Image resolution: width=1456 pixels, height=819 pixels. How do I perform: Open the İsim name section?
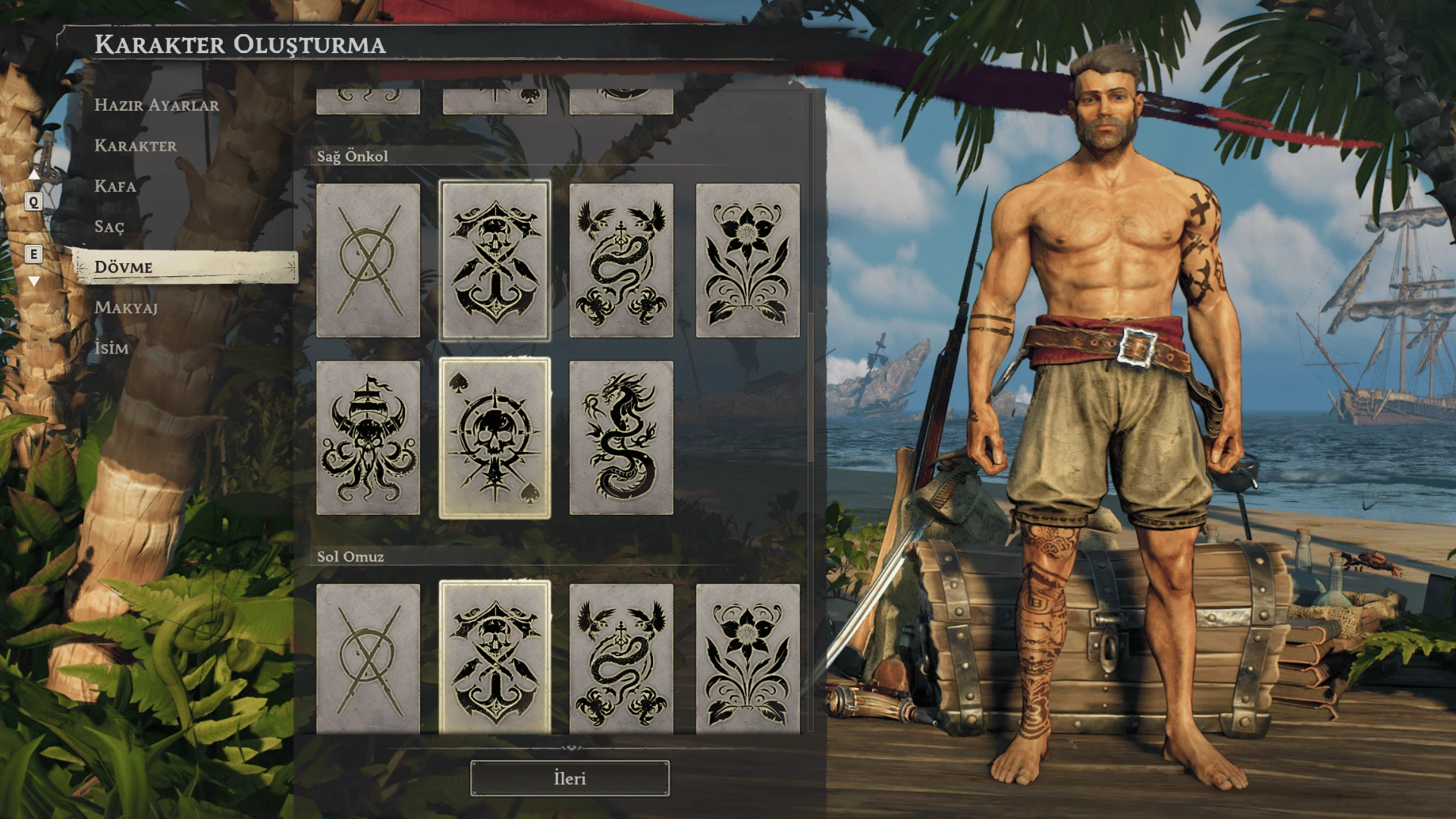click(x=111, y=348)
